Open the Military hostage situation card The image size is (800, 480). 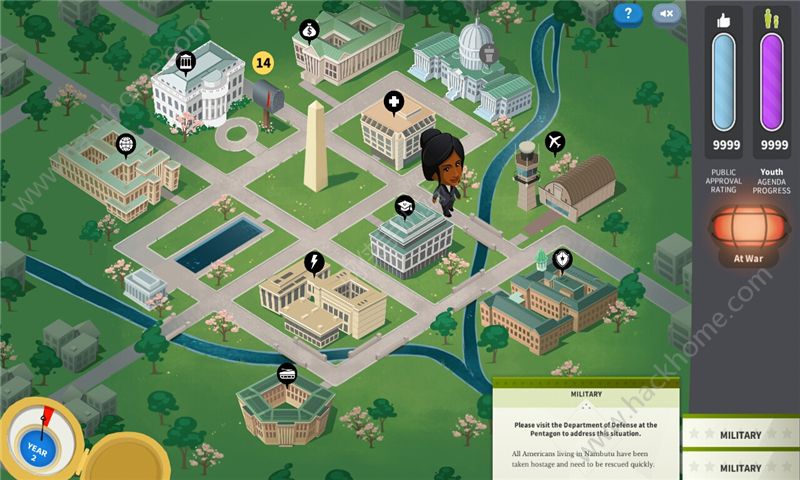tap(586, 430)
